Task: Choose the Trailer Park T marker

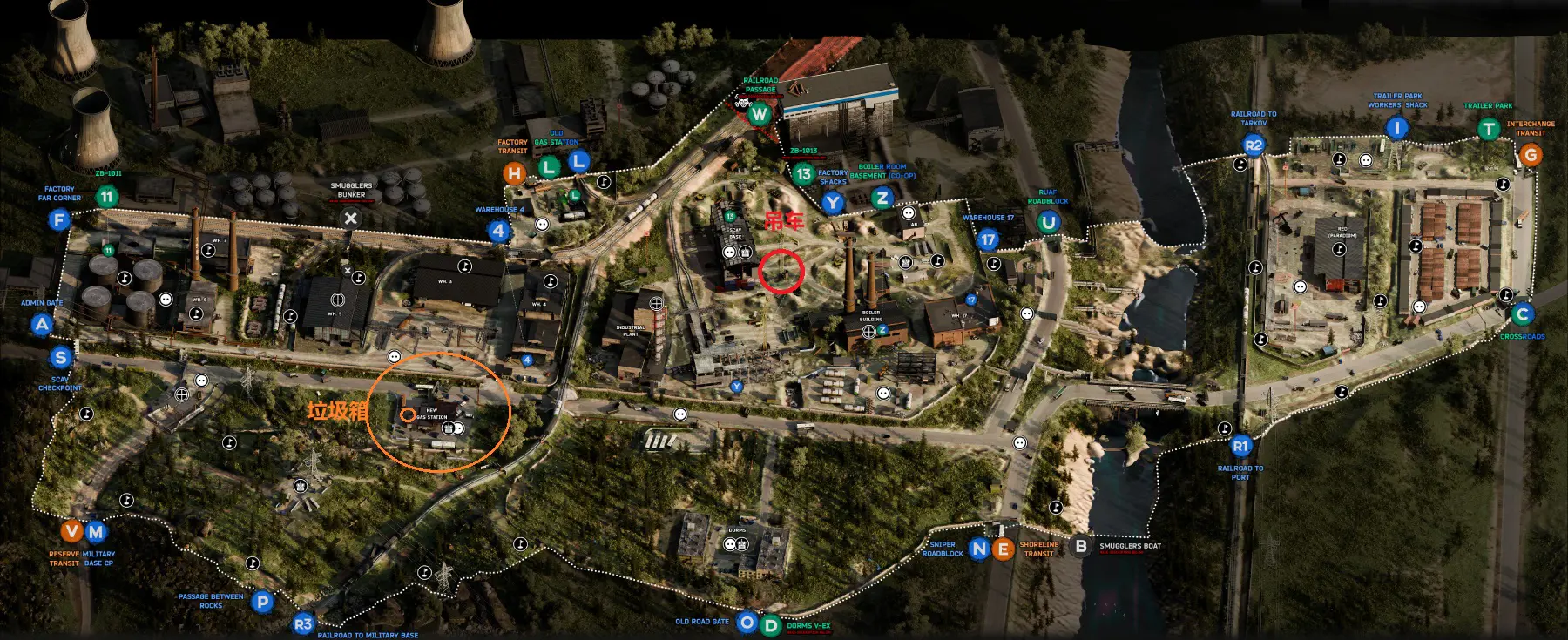Action: [1488, 130]
